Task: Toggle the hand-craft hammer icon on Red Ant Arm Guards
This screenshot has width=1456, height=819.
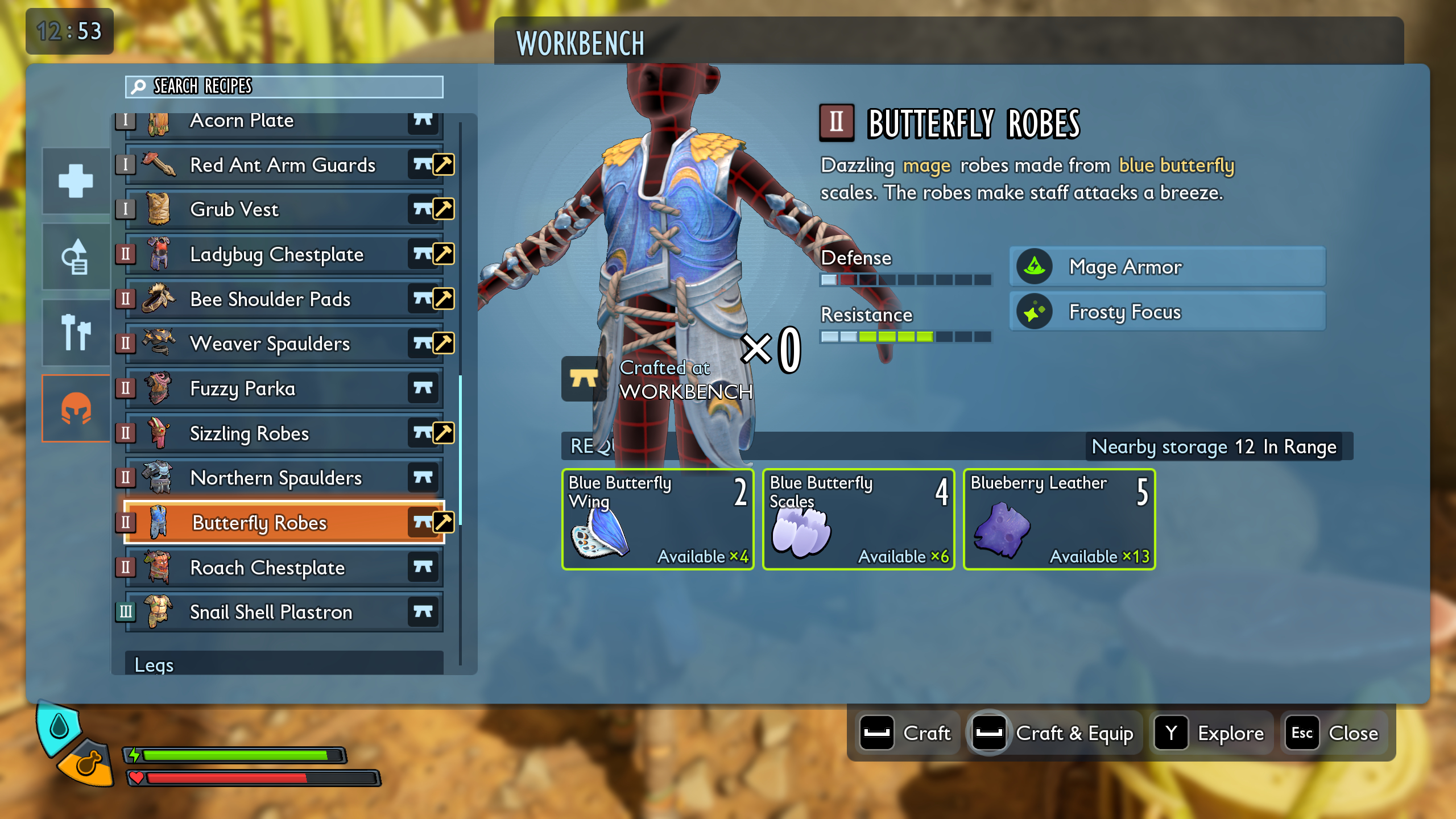Action: click(x=444, y=164)
